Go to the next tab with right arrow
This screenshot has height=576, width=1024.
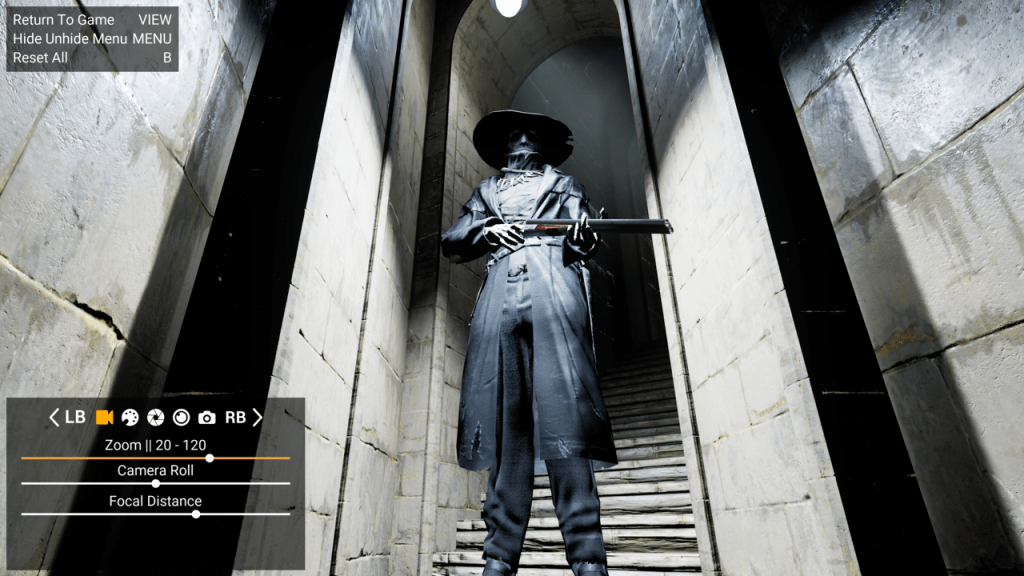[257, 417]
